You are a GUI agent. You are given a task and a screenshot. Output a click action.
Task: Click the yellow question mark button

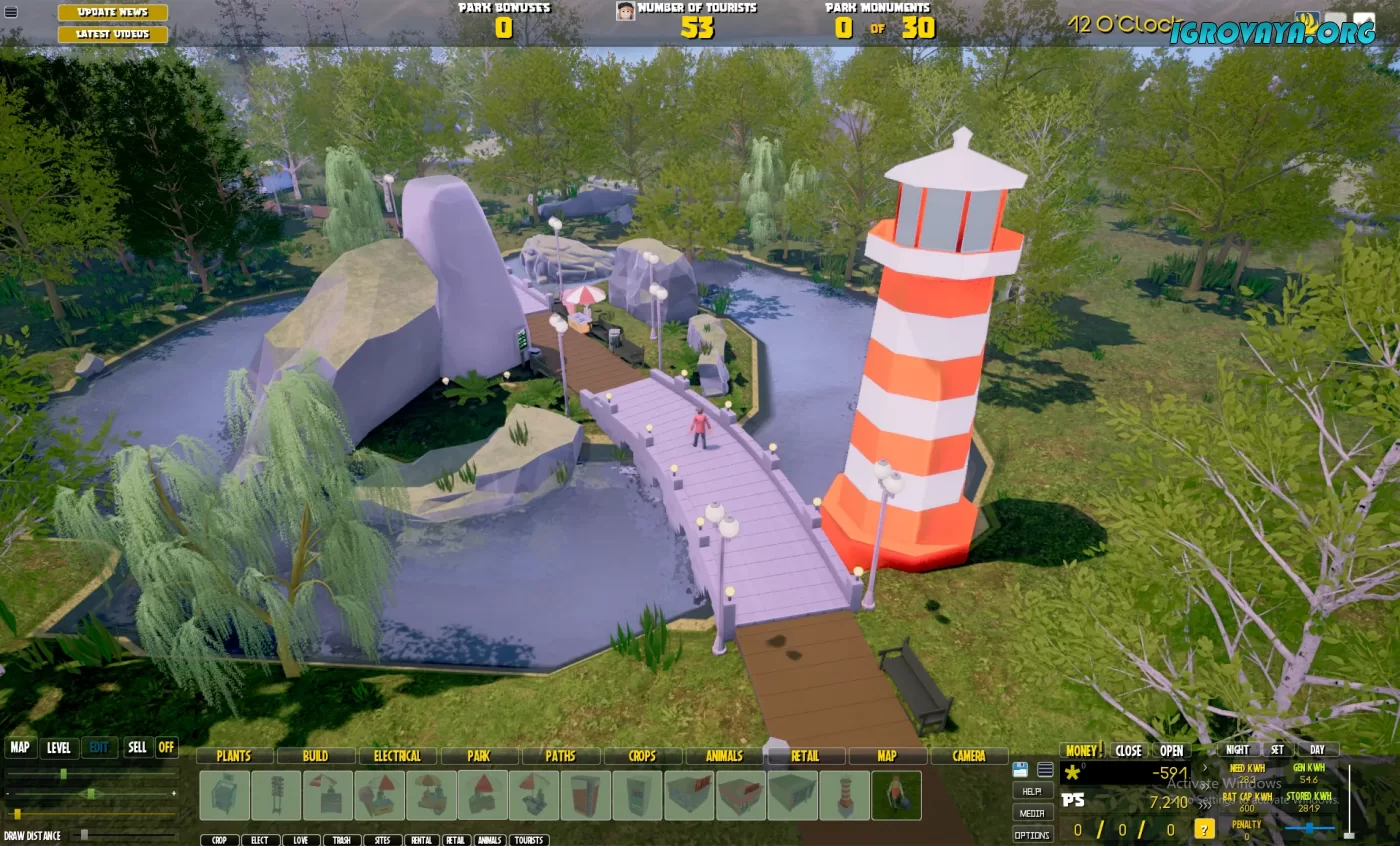tap(1205, 829)
